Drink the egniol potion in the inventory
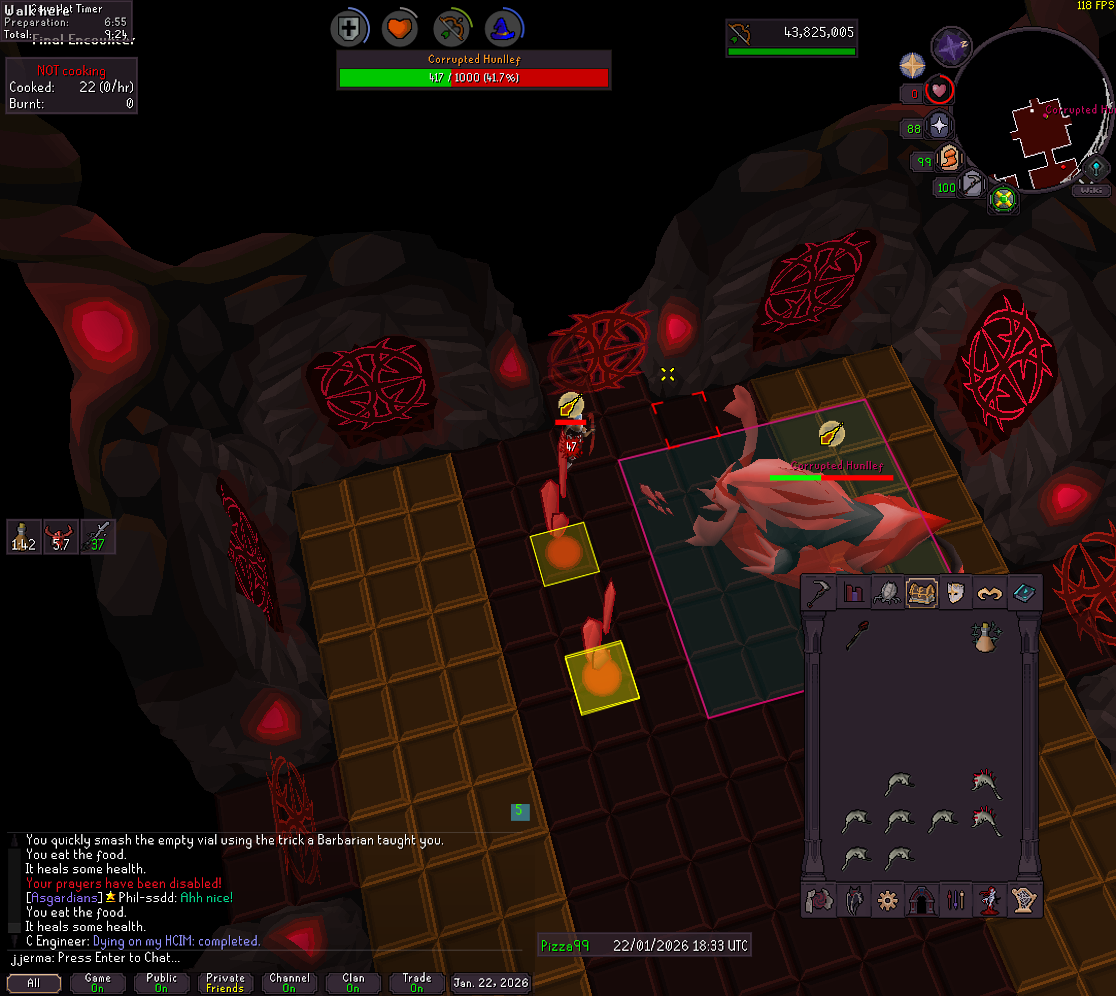Screen dimensions: 1116x996 pyautogui.click(x=987, y=637)
